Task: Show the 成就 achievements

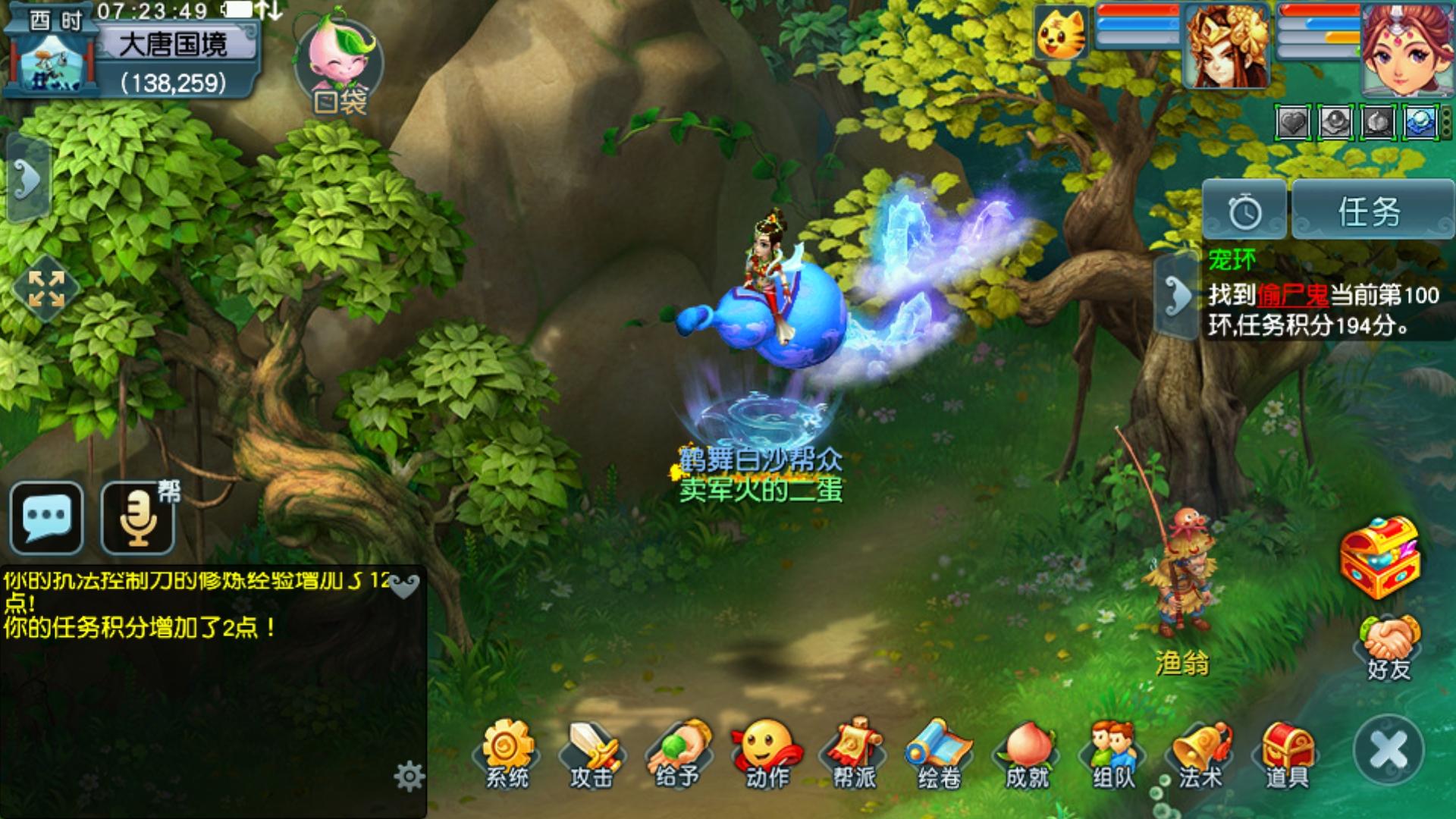Action: pos(1027,754)
